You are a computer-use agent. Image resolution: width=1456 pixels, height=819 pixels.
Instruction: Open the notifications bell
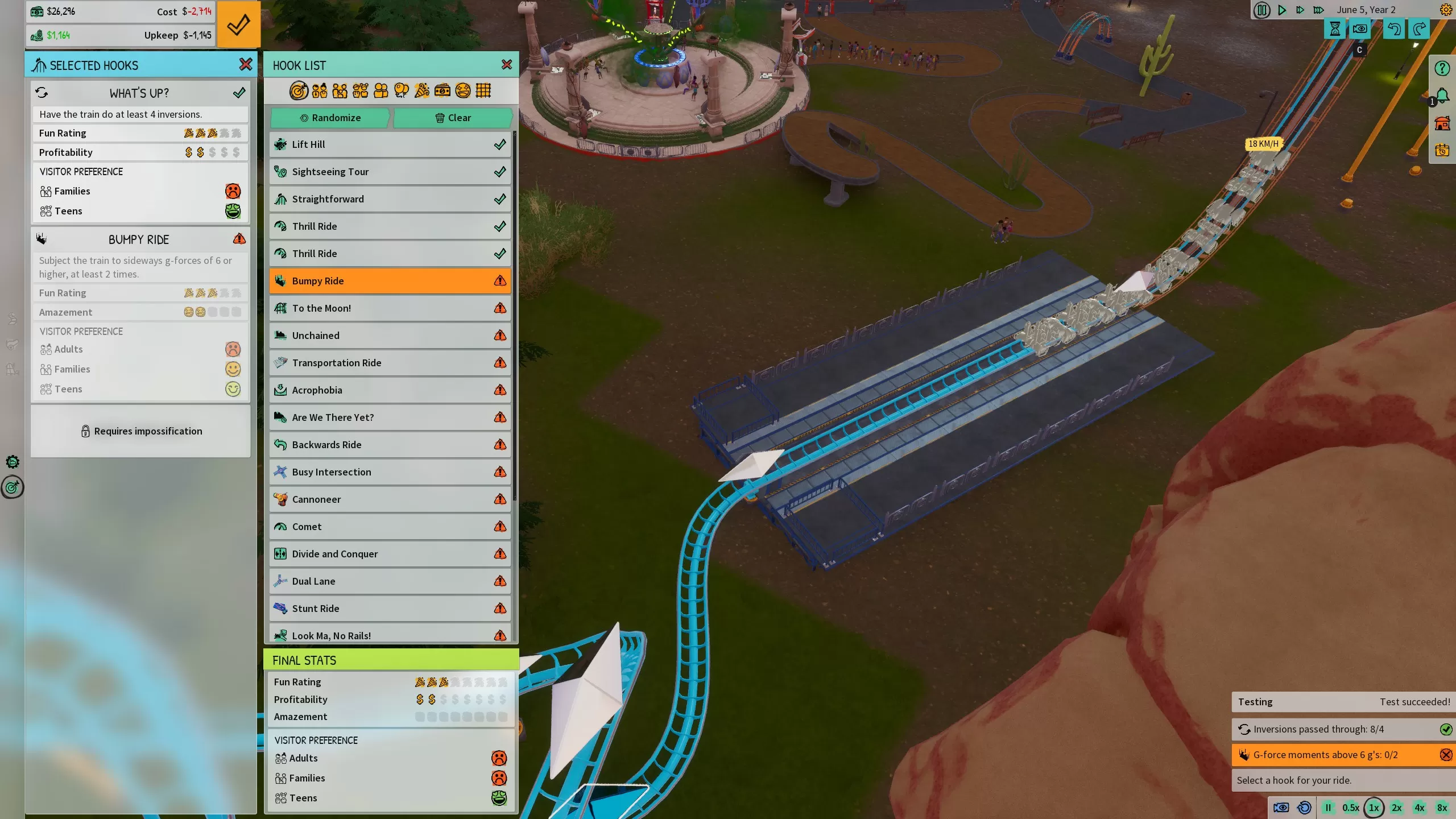[x=1442, y=96]
